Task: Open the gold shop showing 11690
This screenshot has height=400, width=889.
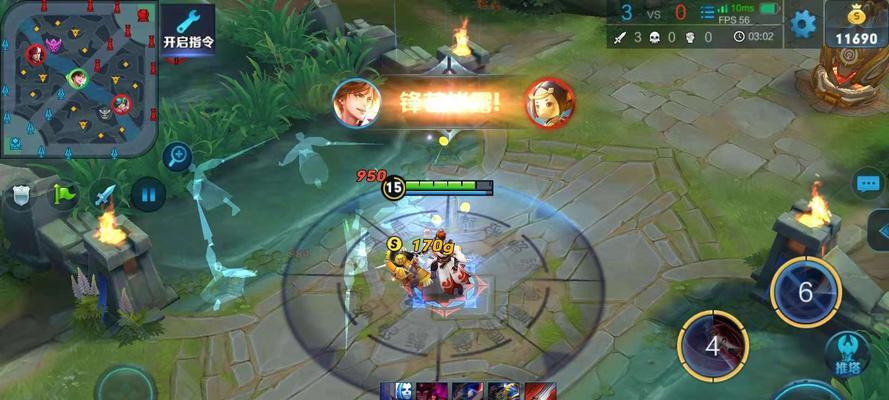Action: pos(856,26)
